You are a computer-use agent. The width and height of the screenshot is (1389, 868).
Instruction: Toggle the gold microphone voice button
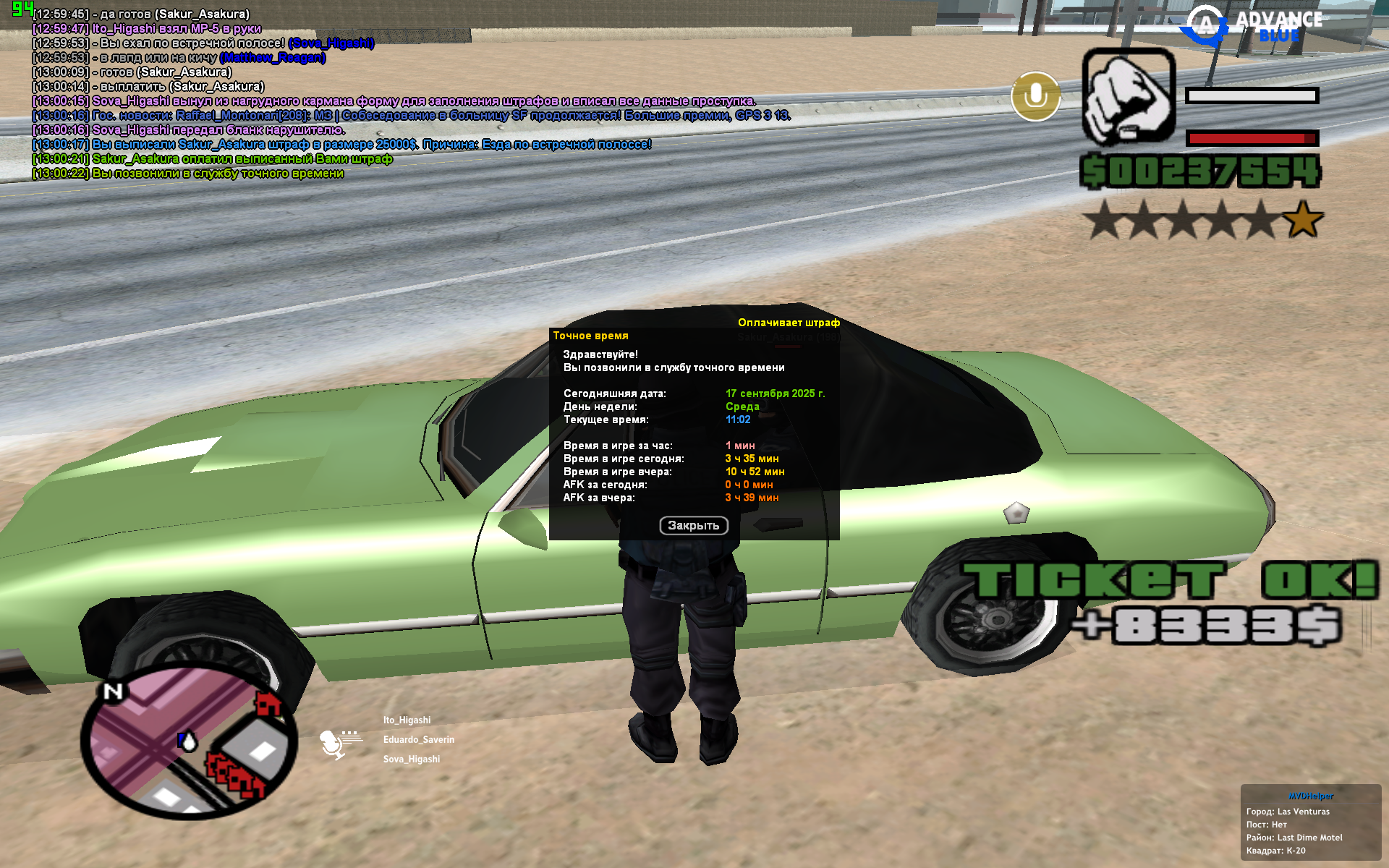(1035, 96)
